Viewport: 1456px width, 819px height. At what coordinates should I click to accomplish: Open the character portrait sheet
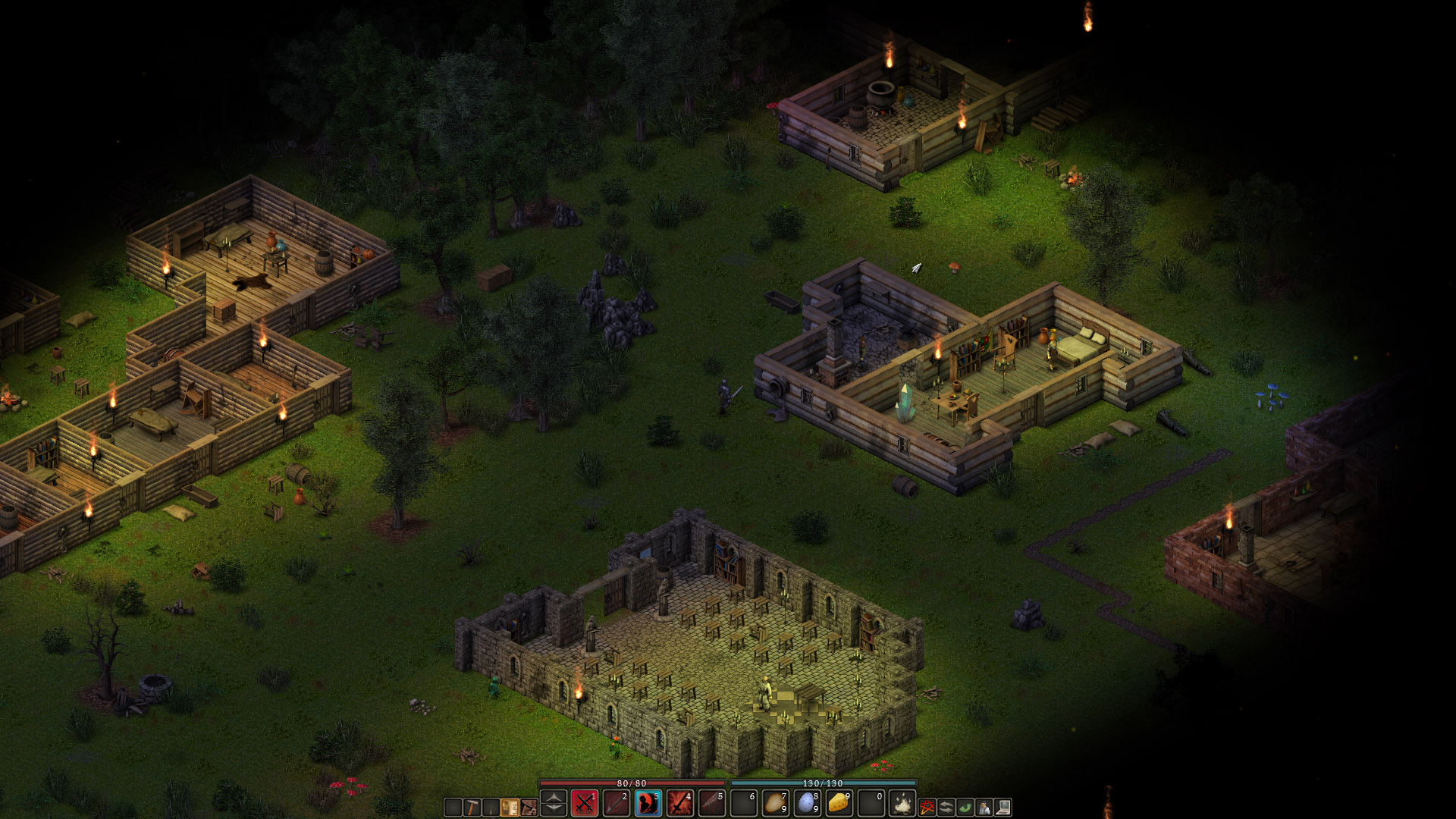tap(984, 807)
